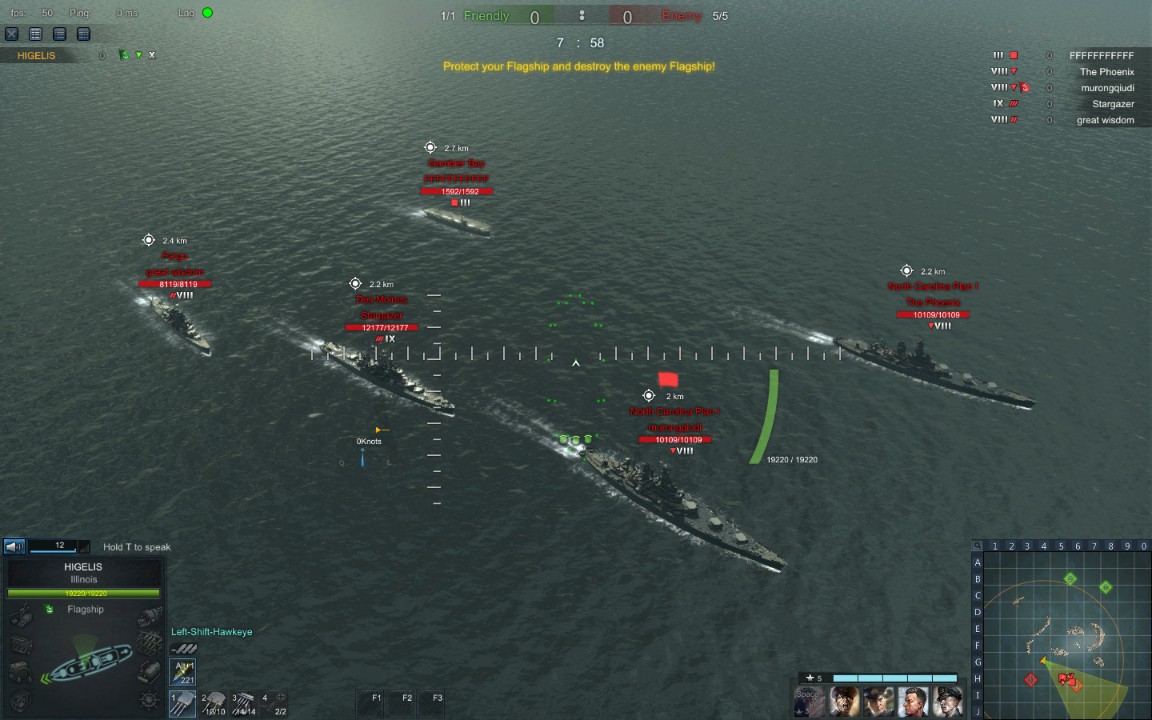Select enemy player Stargazer in the enemy list
The width and height of the screenshot is (1152, 720).
pyautogui.click(x=1112, y=104)
